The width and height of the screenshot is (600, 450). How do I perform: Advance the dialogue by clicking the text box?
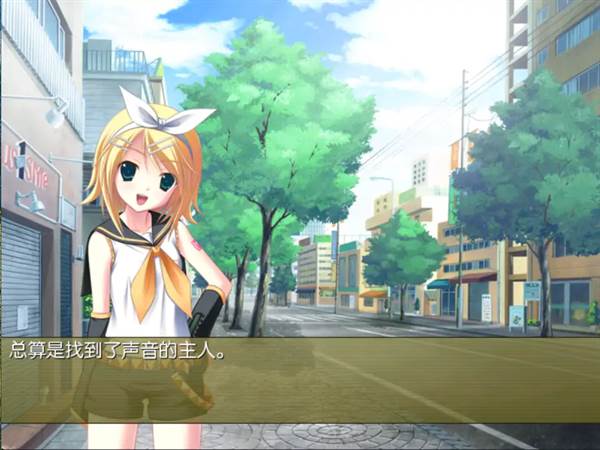(300, 379)
